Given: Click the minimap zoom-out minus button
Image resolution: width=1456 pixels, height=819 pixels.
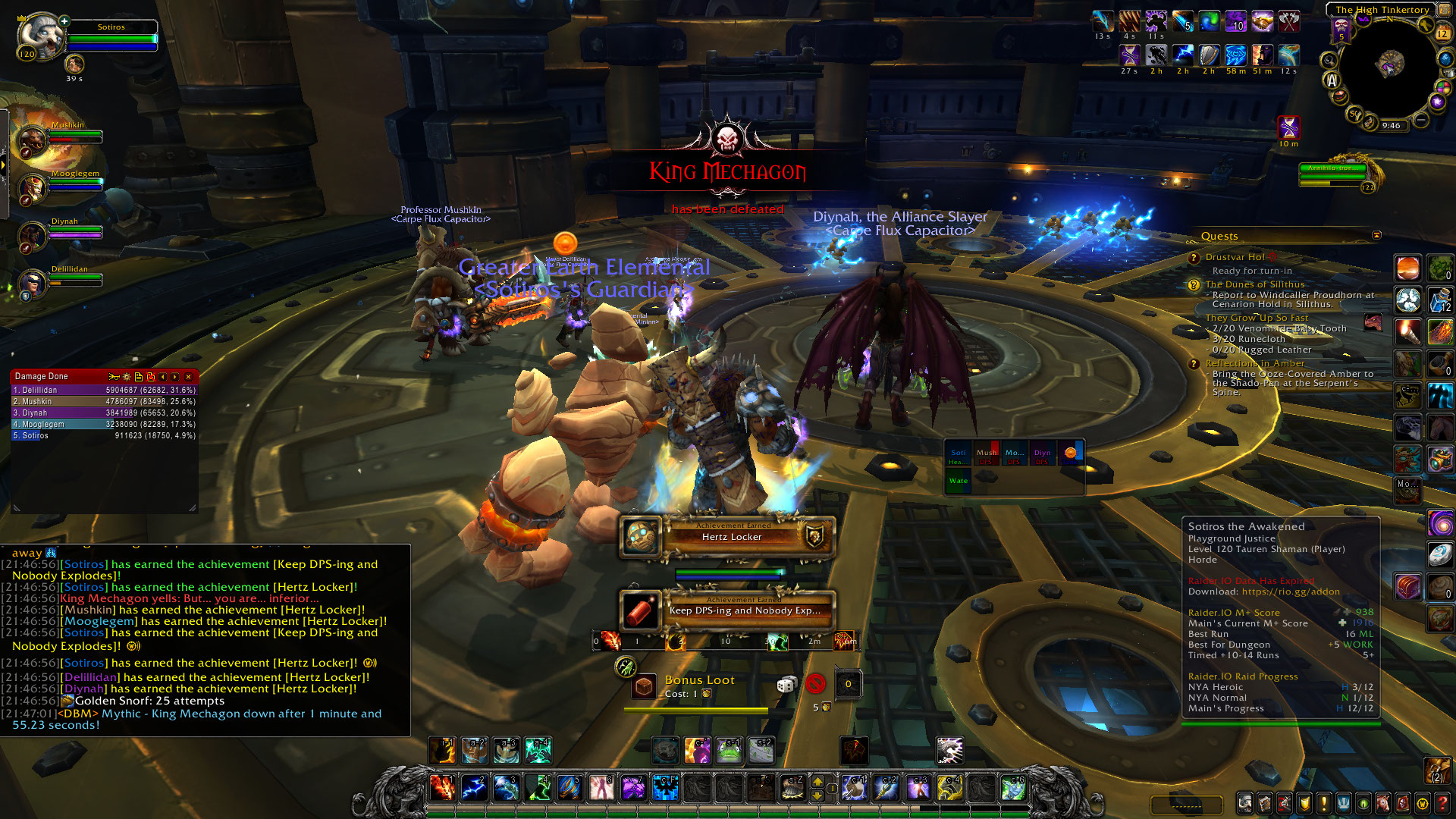Looking at the screenshot, I should pos(1421,120).
